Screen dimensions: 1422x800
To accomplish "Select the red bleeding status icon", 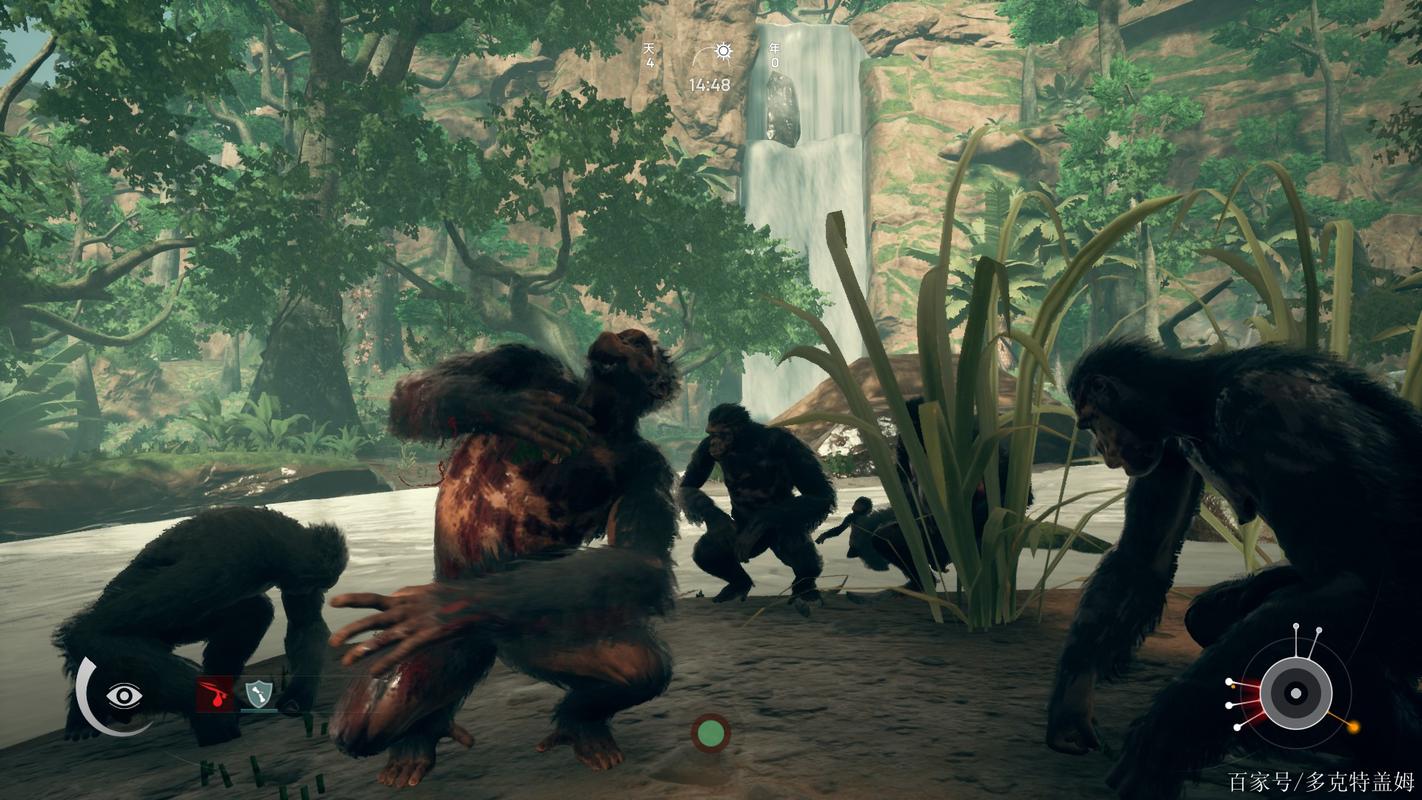I will [214, 693].
